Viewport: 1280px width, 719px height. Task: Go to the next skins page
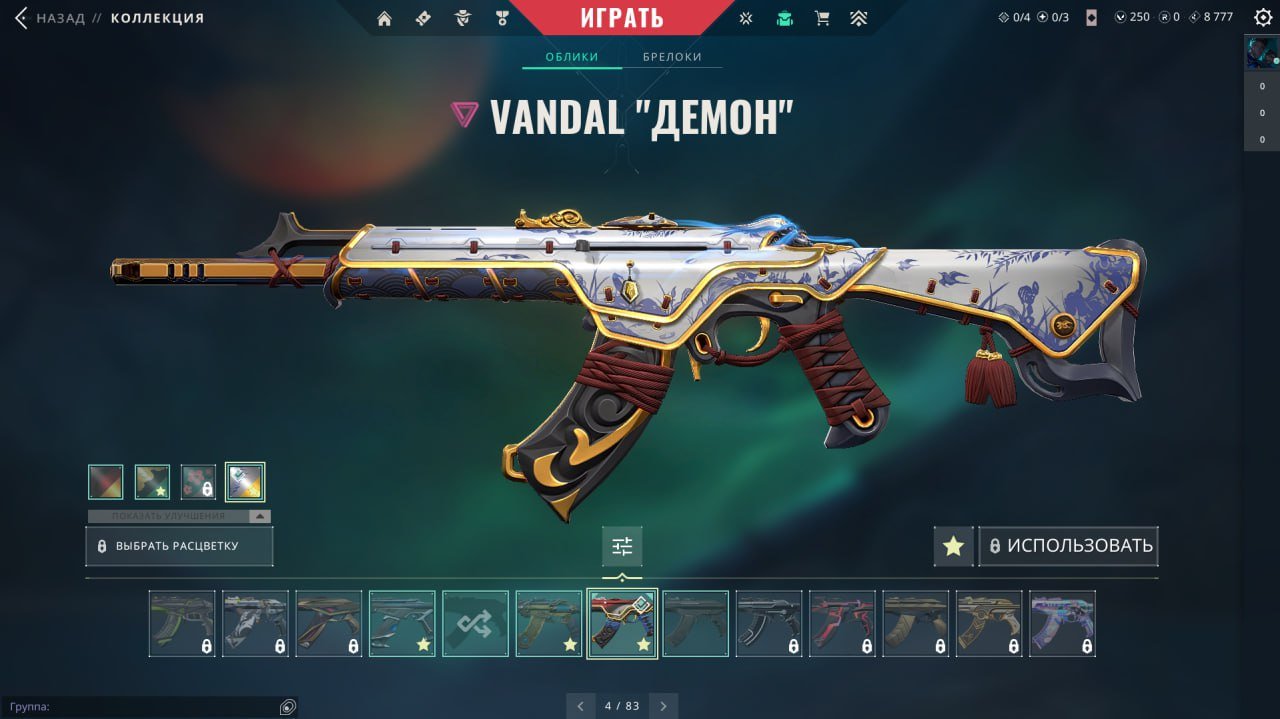coord(662,706)
